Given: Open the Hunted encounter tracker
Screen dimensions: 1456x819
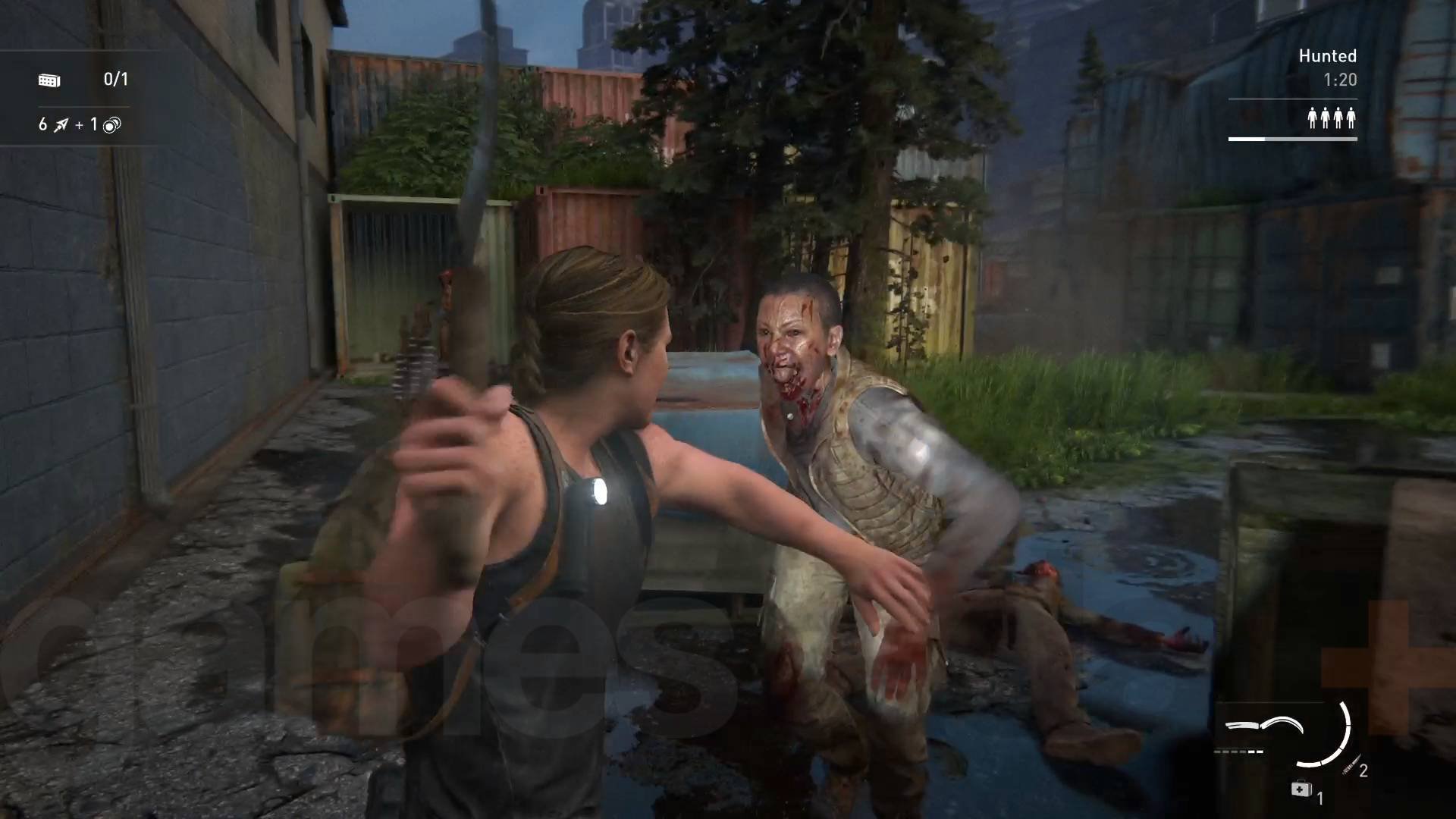Looking at the screenshot, I should point(1327,56).
